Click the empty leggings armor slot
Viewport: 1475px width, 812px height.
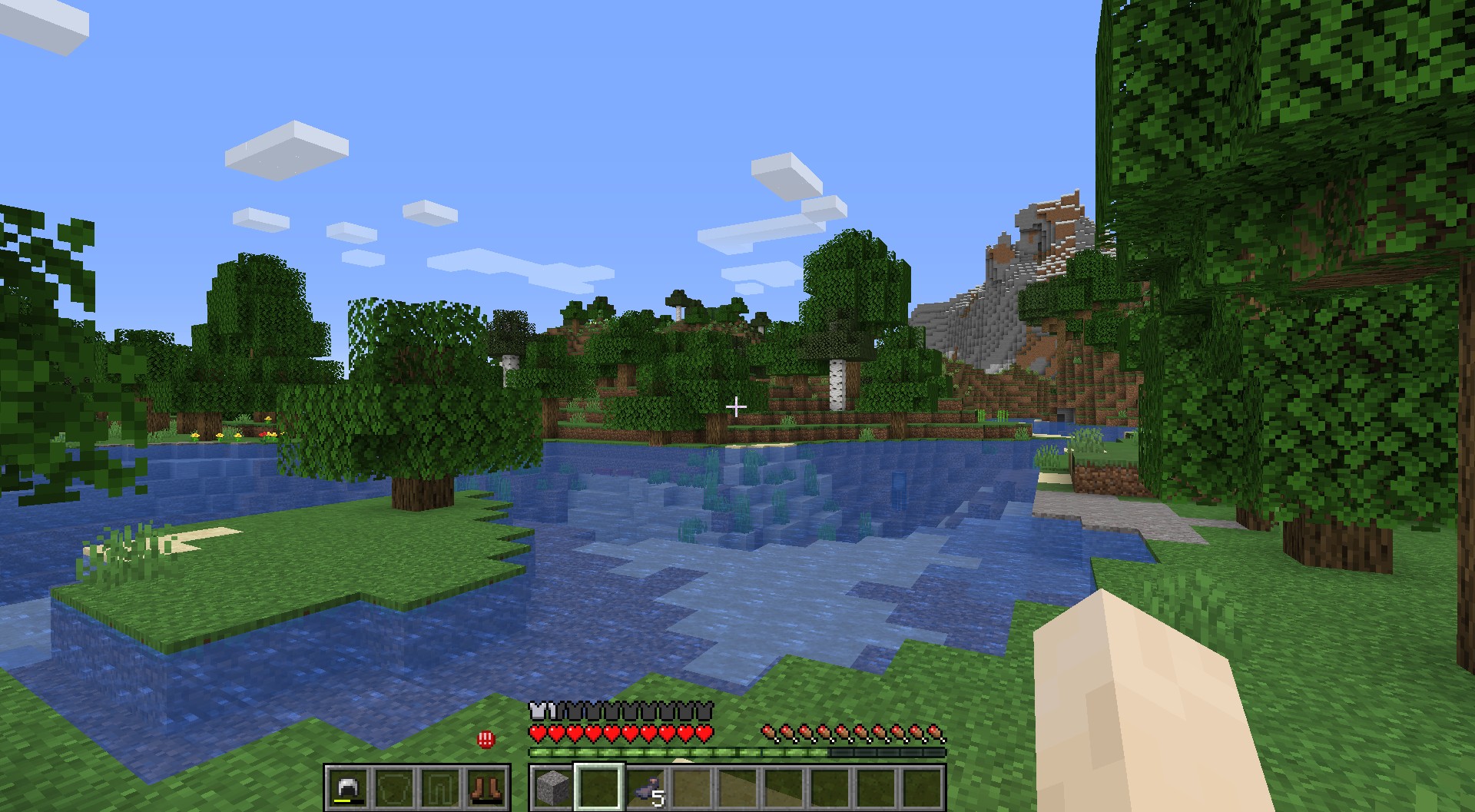[x=440, y=787]
